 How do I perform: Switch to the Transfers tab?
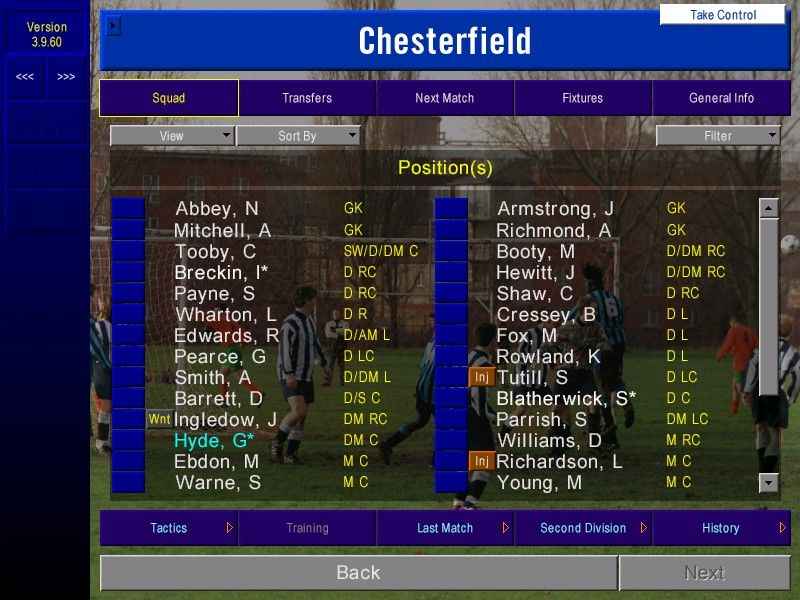click(x=307, y=98)
